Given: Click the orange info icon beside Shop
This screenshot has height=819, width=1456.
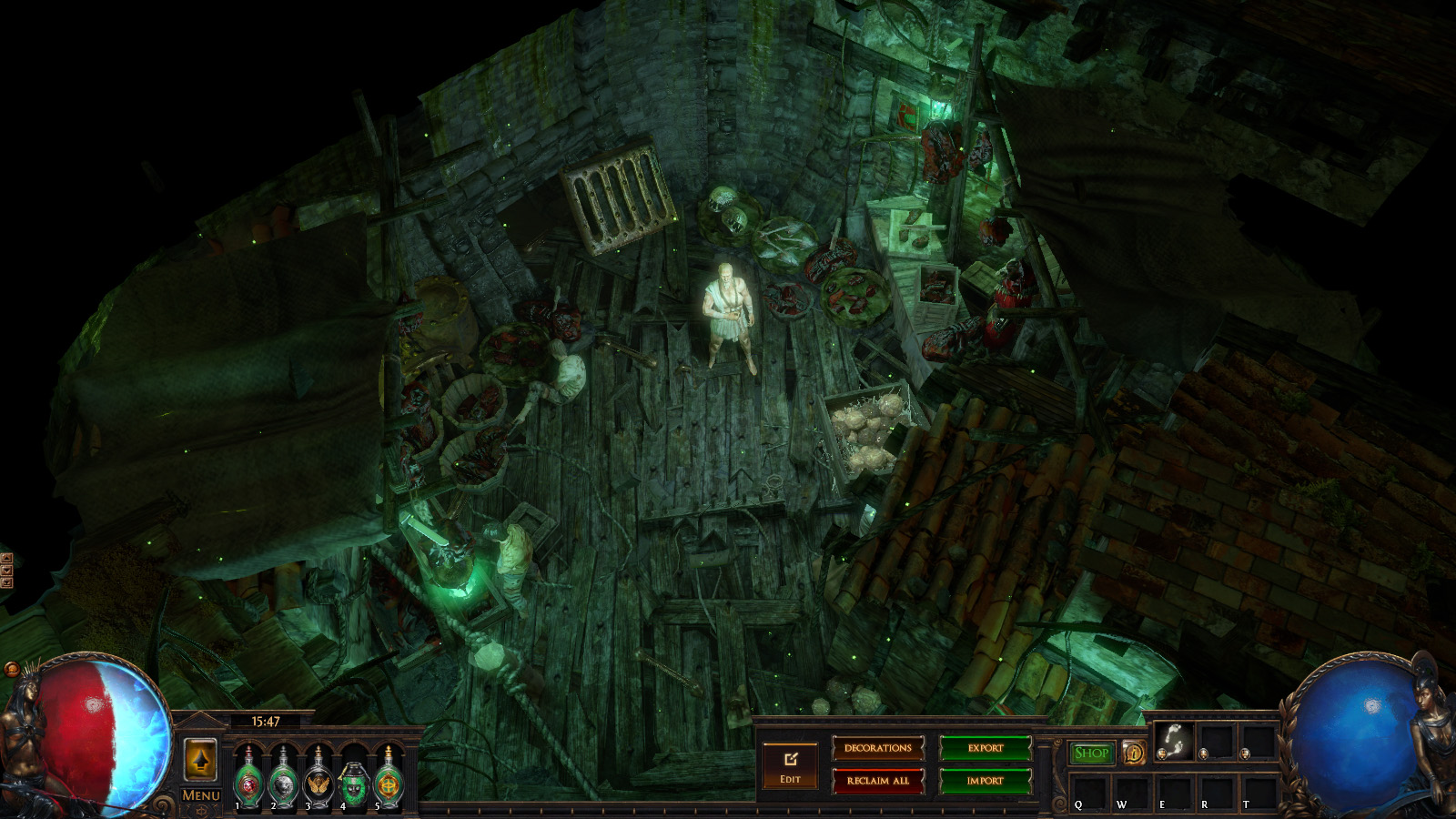Looking at the screenshot, I should click(1133, 753).
